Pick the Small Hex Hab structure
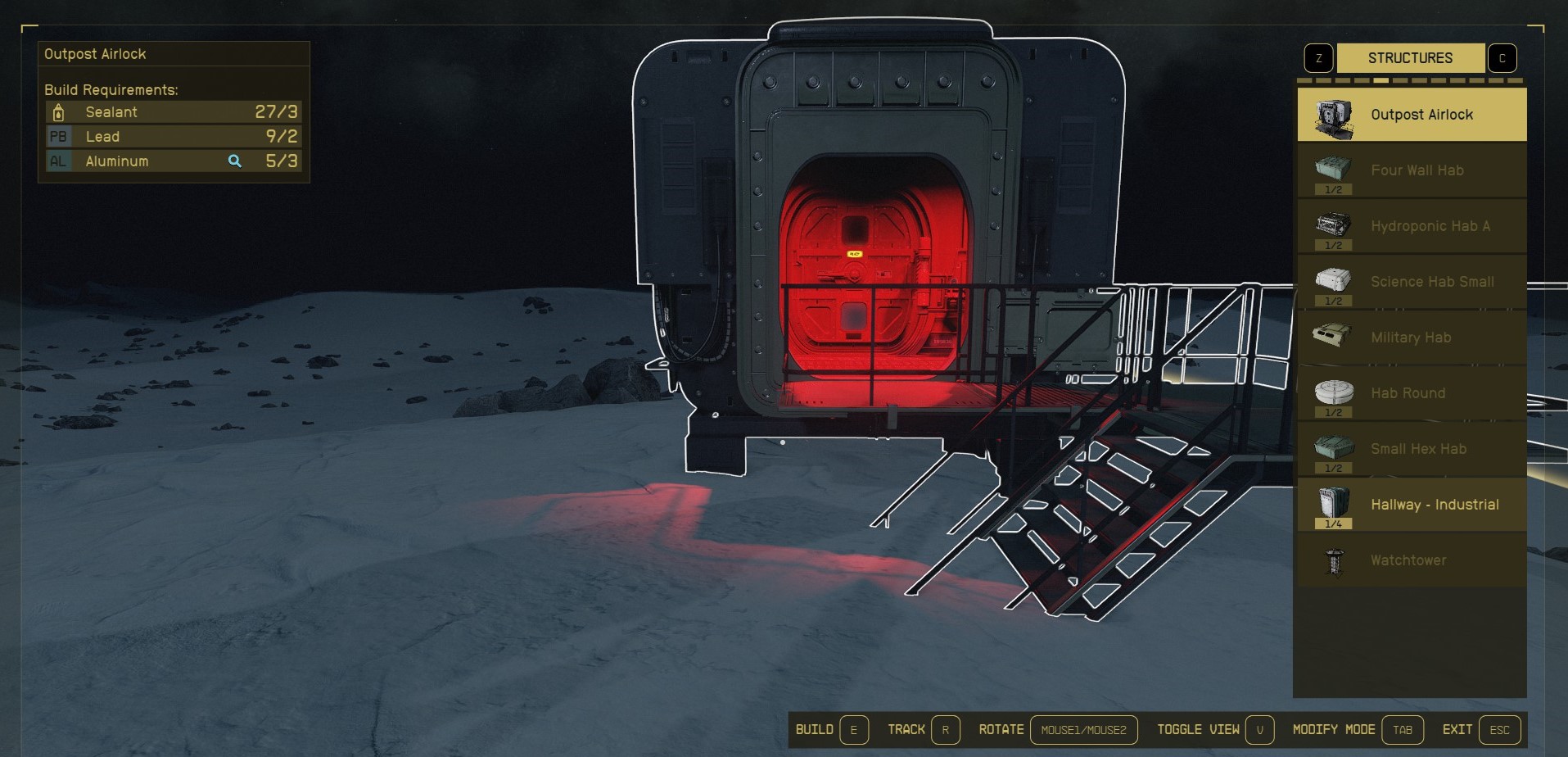The width and height of the screenshot is (1568, 757). pyautogui.click(x=1412, y=449)
